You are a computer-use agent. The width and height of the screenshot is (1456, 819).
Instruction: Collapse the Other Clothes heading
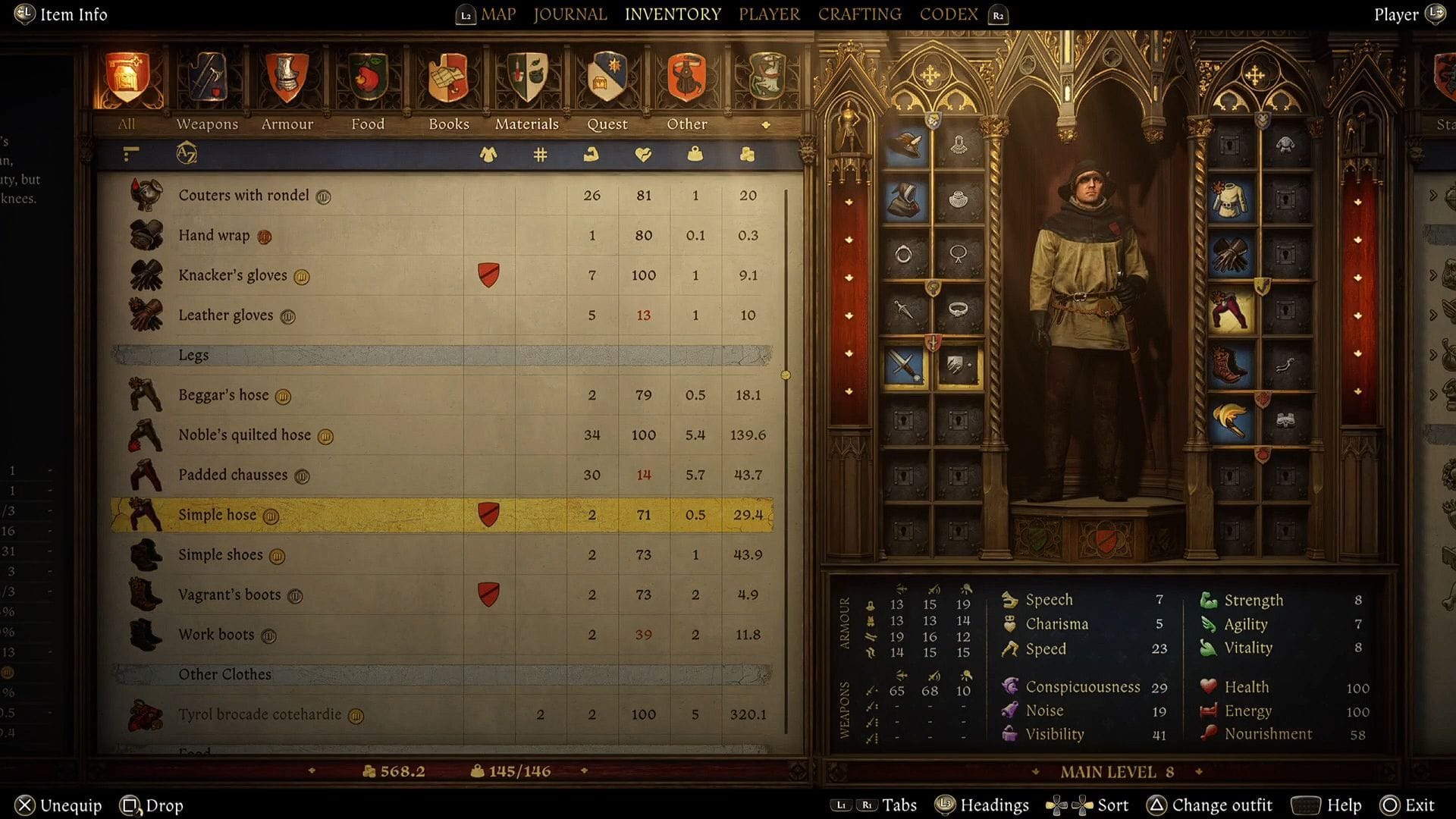click(x=224, y=674)
